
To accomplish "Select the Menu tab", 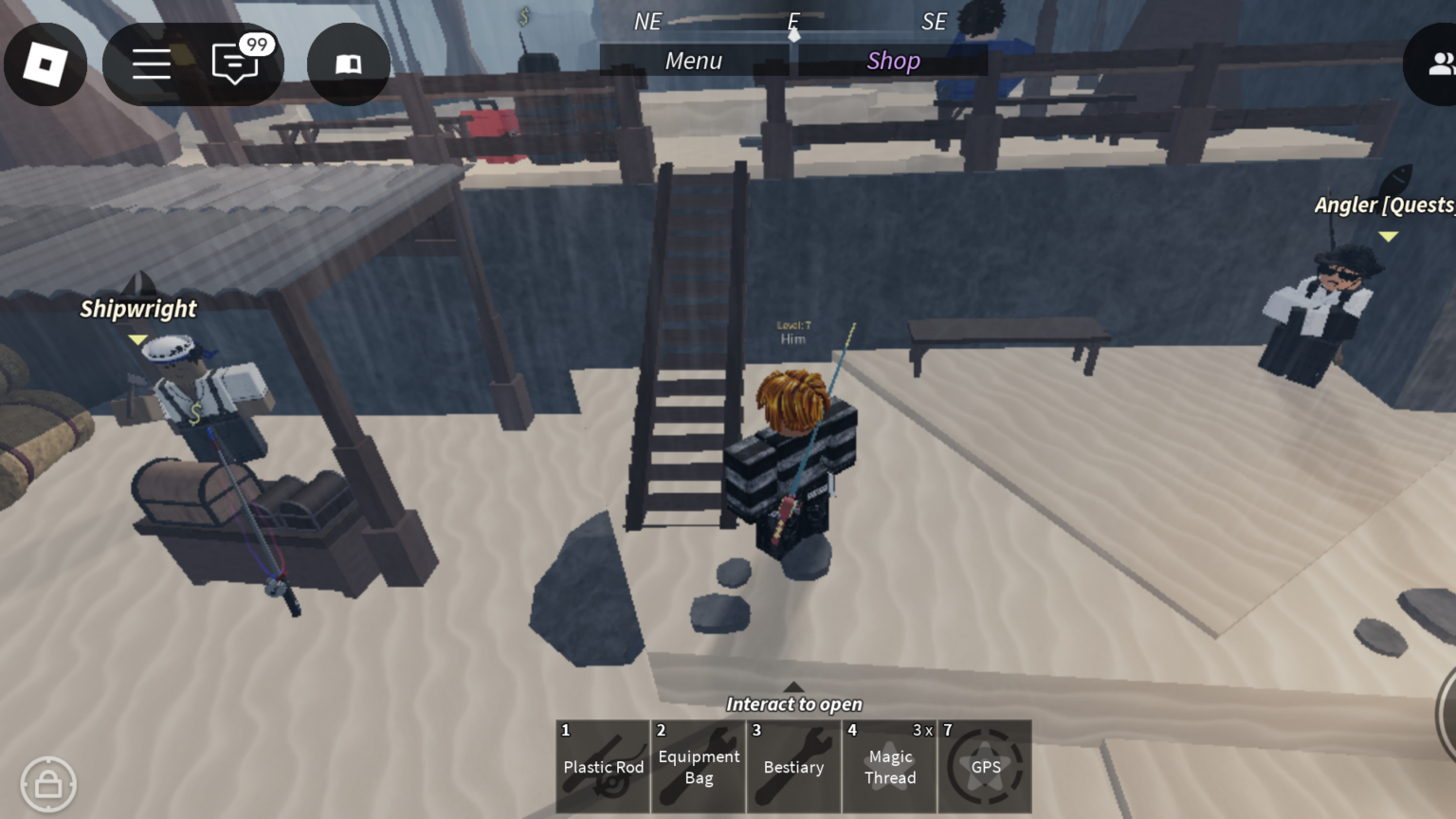I will pyautogui.click(x=694, y=61).
